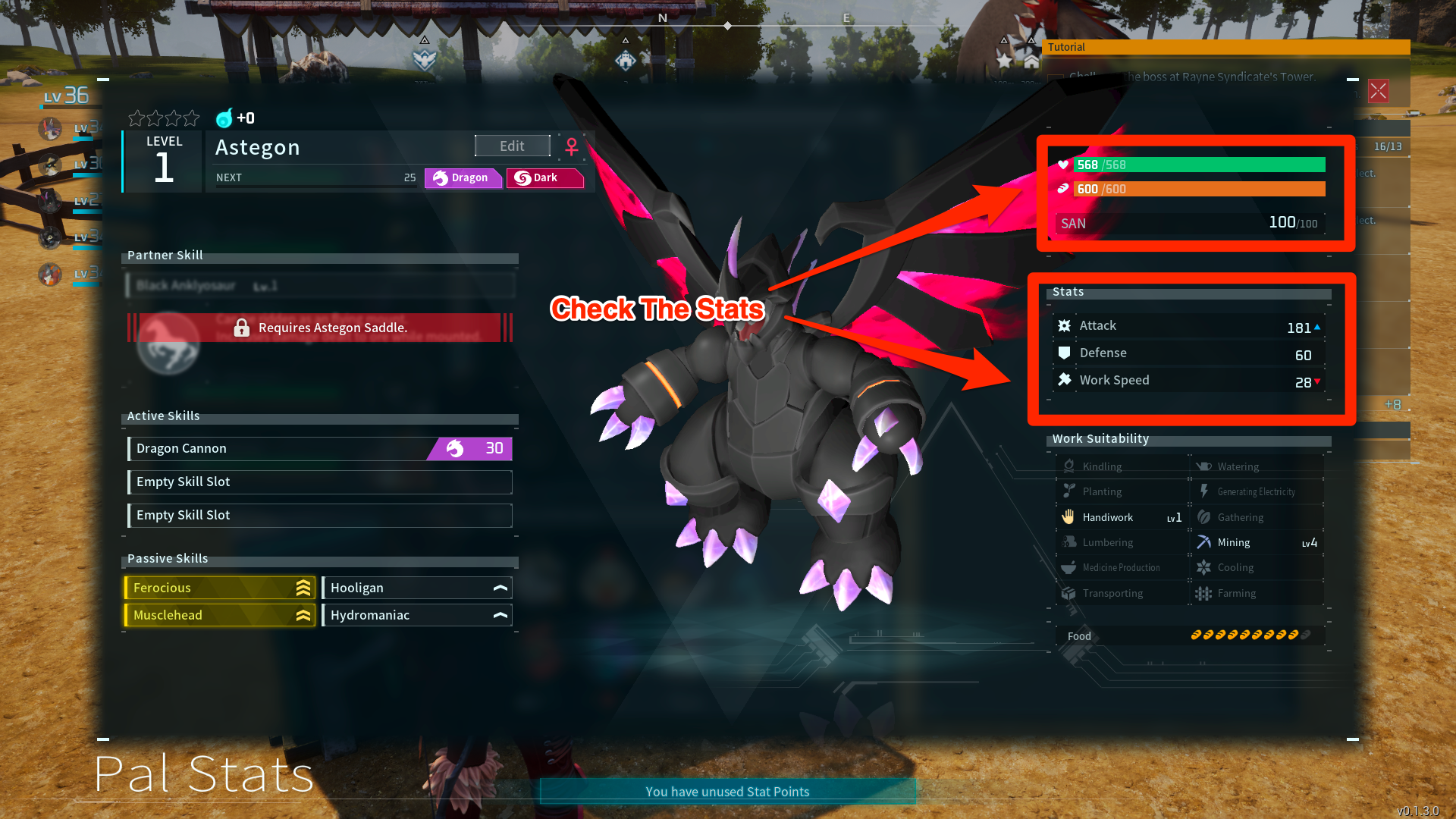
Task: Select the Tutorial panel header
Action: pyautogui.click(x=1066, y=46)
